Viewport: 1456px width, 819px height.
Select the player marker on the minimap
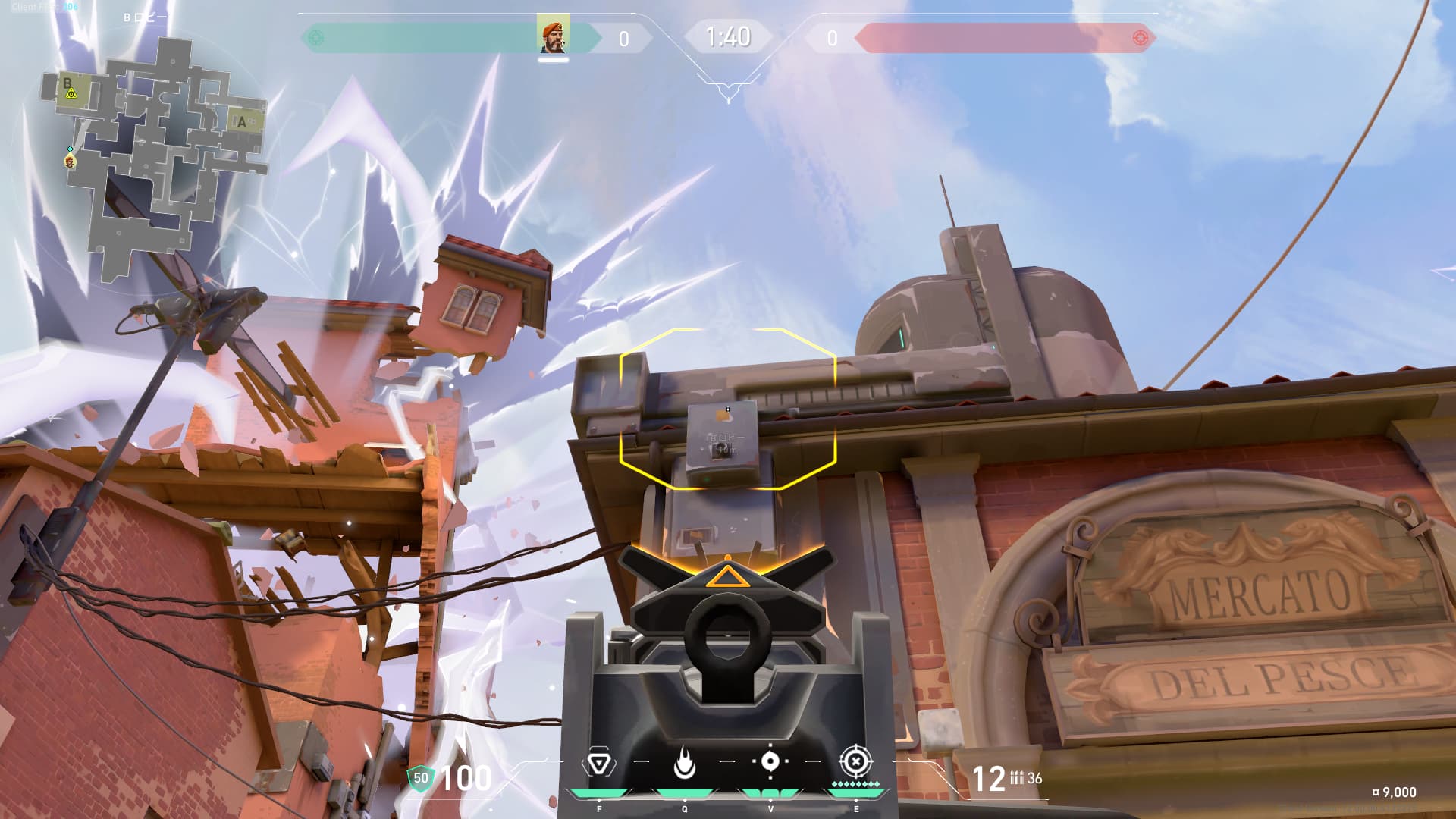pos(70,161)
